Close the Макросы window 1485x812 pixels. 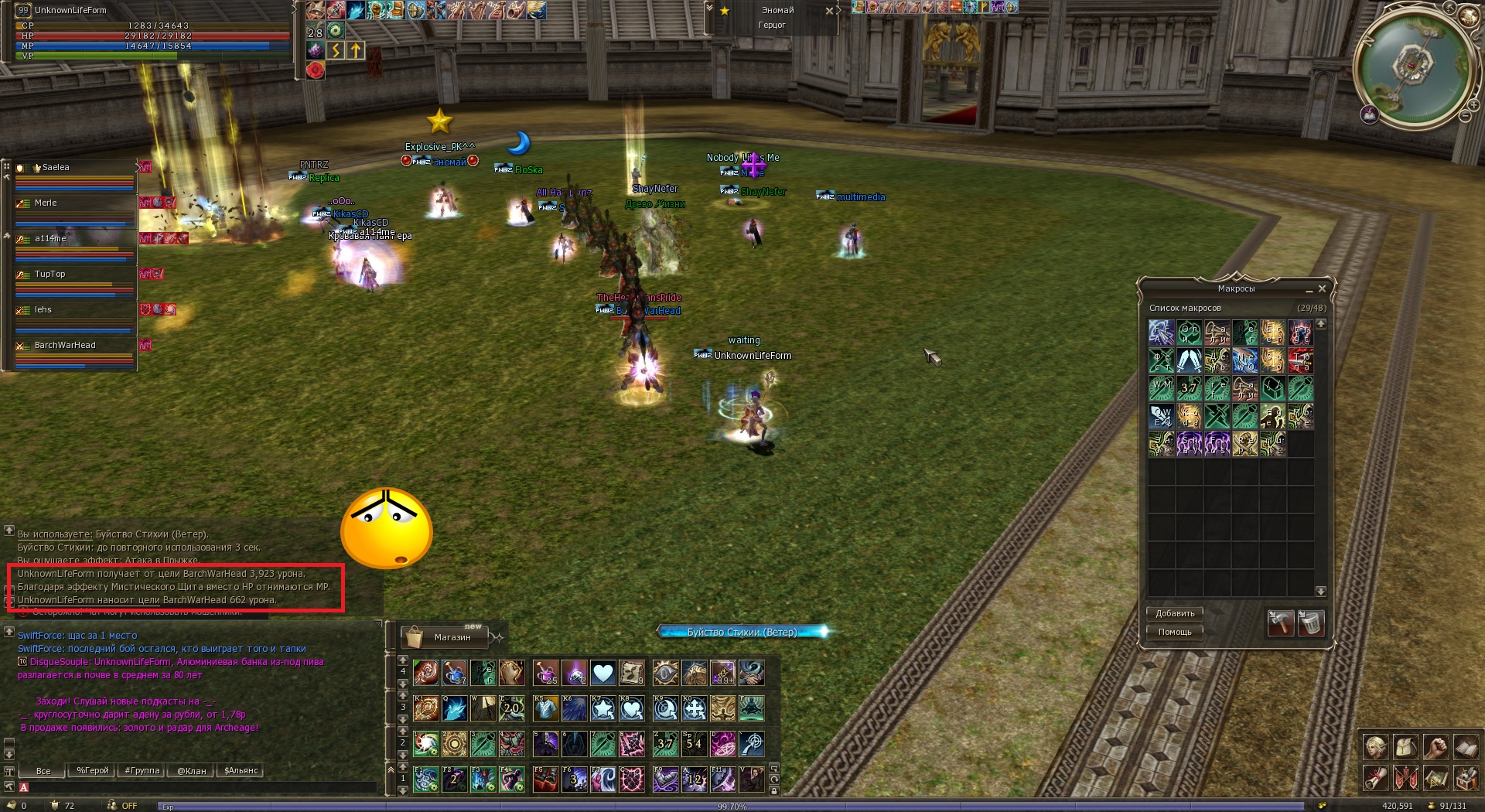pos(1322,289)
